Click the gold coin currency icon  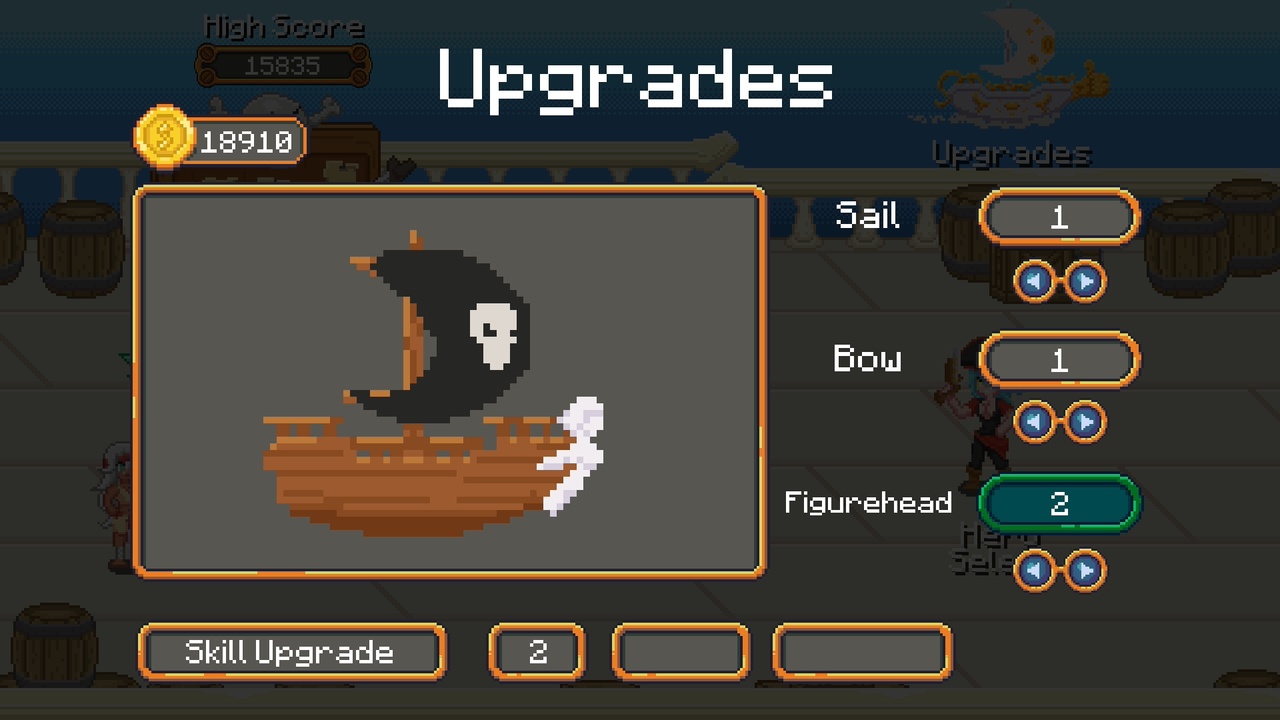pos(163,139)
